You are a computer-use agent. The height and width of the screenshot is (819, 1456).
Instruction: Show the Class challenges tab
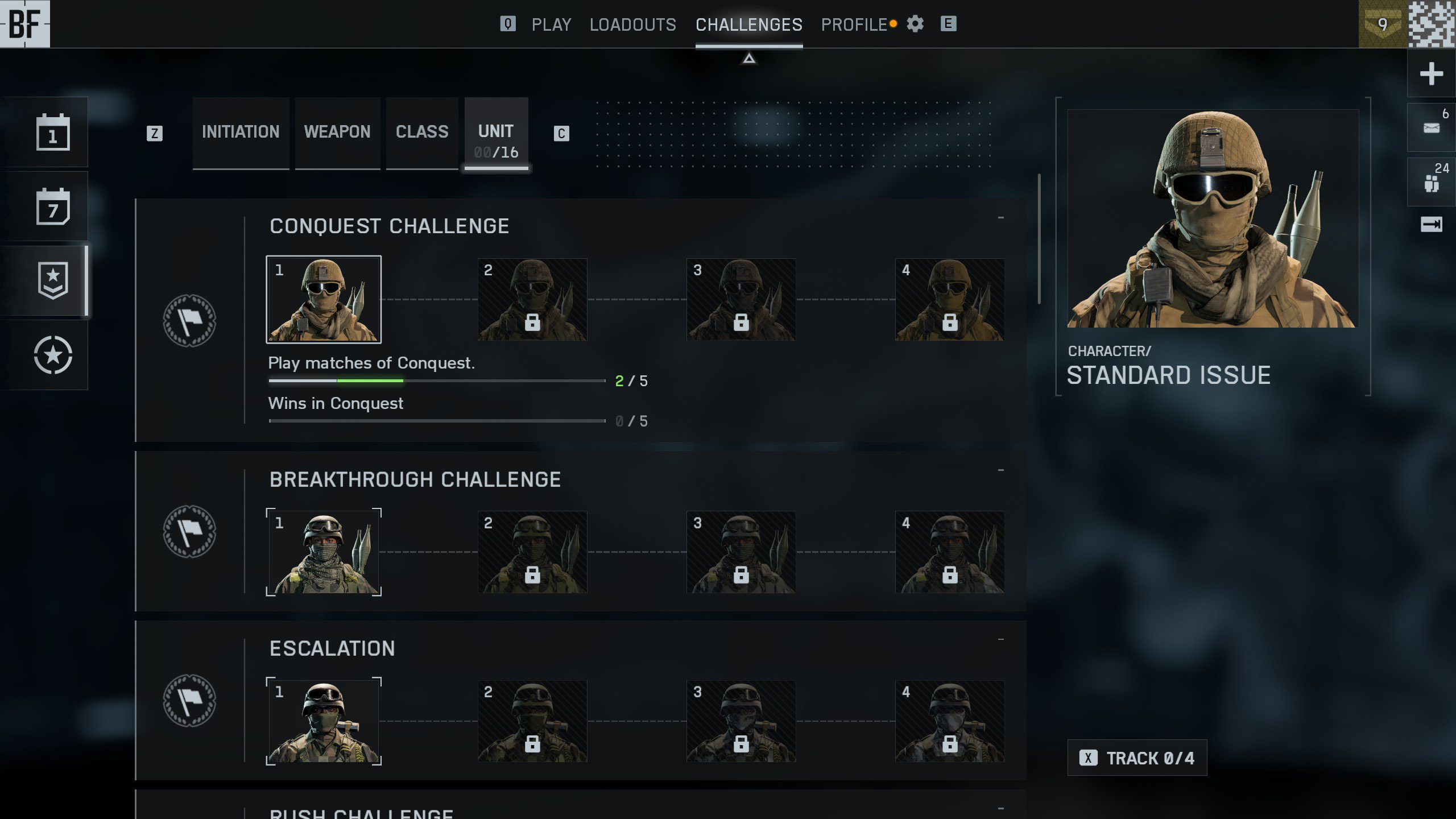pyautogui.click(x=422, y=132)
